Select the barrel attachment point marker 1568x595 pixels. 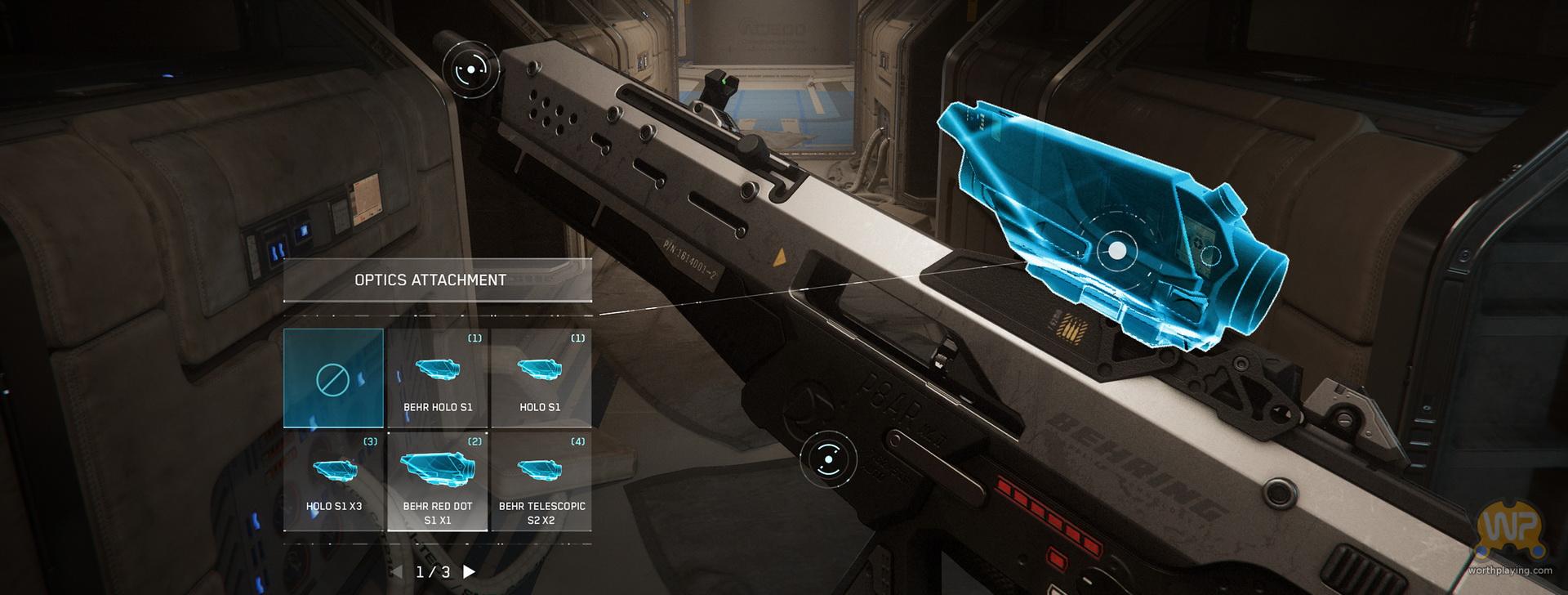(471, 70)
